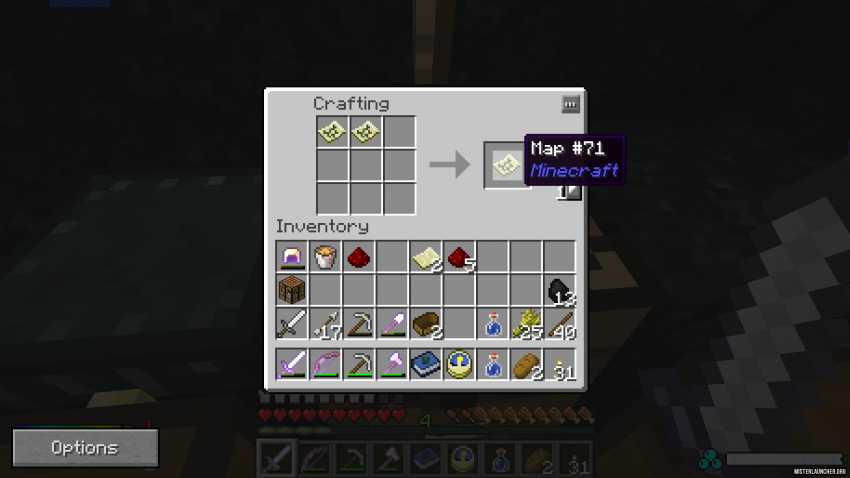The width and height of the screenshot is (850, 478).
Task: Pick up the 17 arrows
Action: click(x=325, y=324)
